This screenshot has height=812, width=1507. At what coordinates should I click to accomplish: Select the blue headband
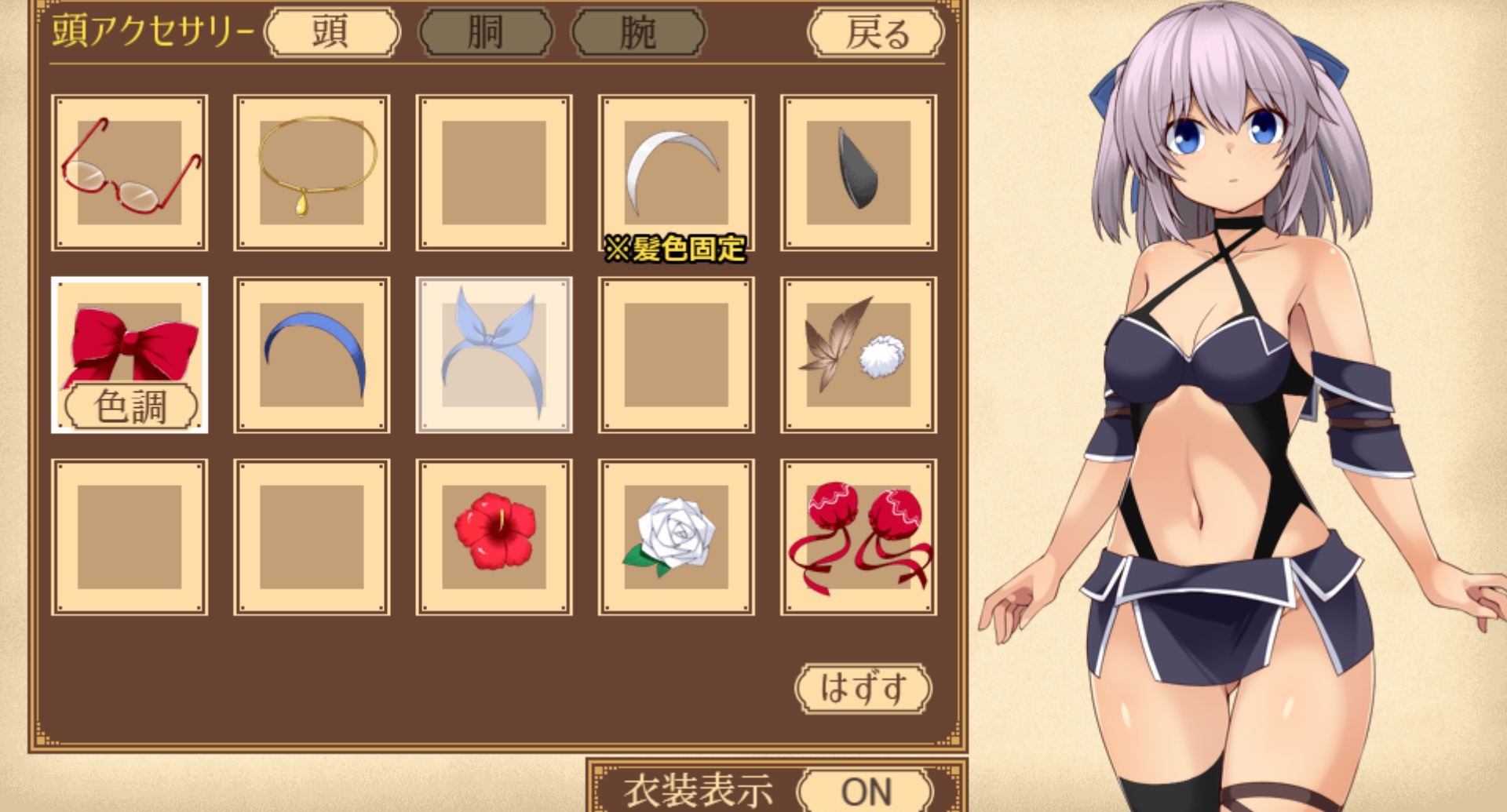coord(312,355)
